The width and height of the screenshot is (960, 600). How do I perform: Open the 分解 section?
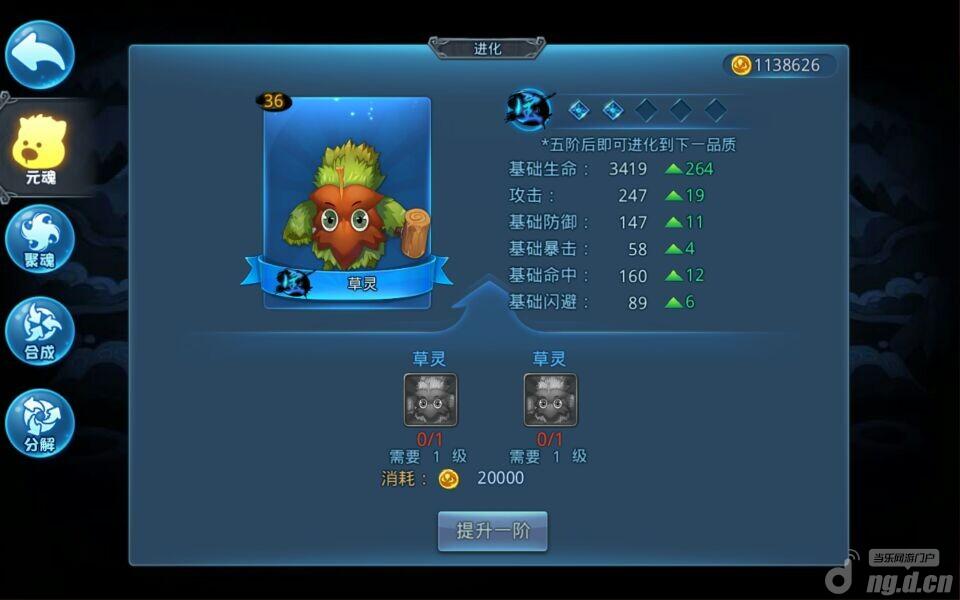click(x=40, y=424)
